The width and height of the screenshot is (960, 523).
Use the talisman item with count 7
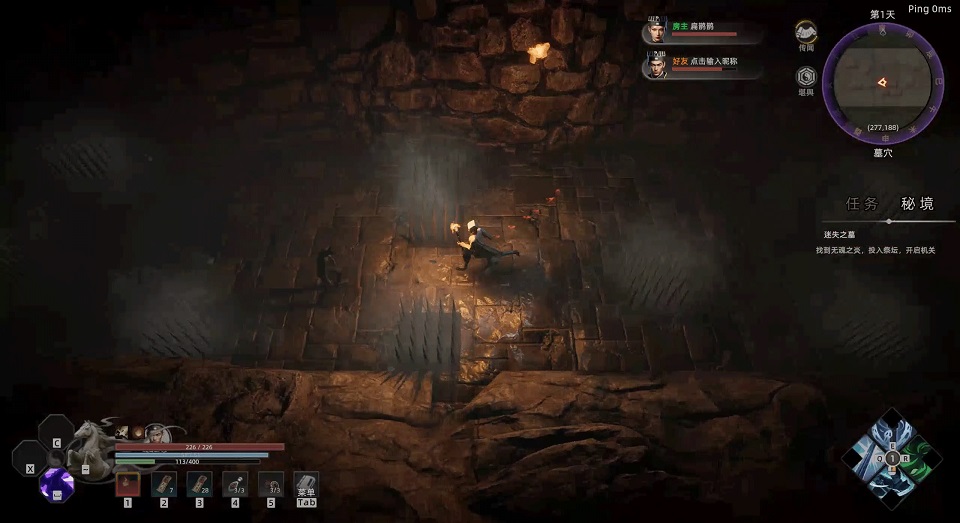[x=163, y=485]
